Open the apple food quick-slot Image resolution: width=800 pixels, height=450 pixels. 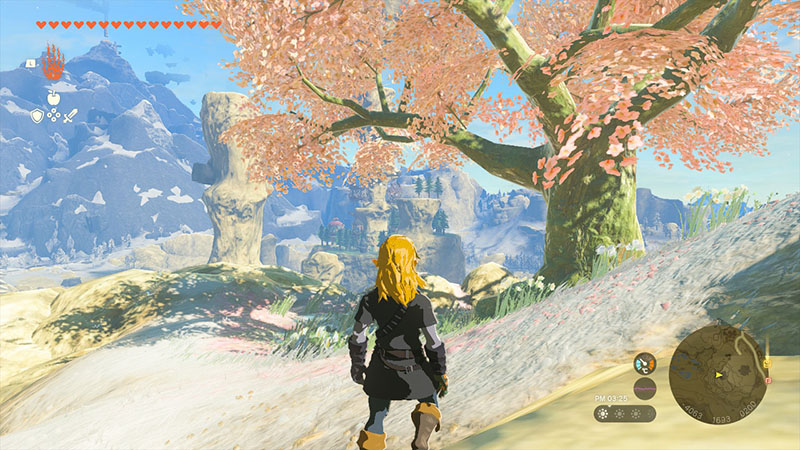[53, 98]
